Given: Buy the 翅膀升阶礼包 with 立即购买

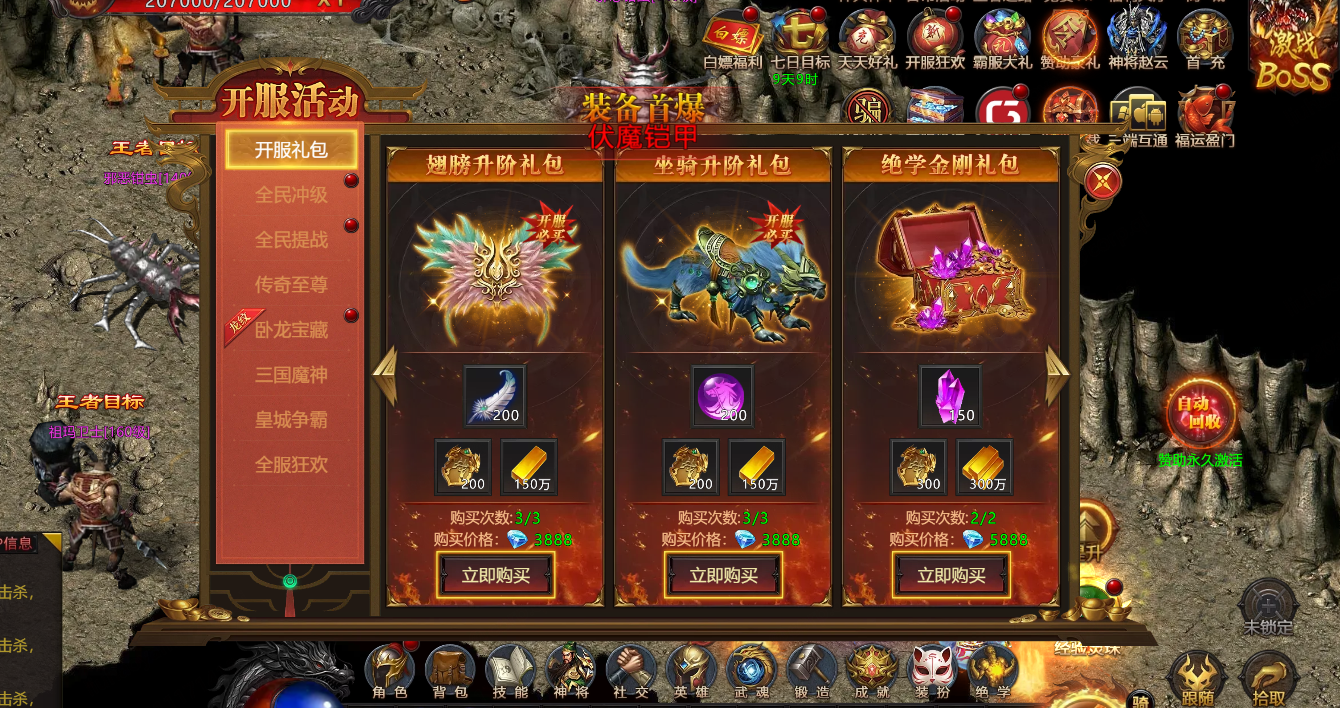Looking at the screenshot, I should [x=496, y=575].
